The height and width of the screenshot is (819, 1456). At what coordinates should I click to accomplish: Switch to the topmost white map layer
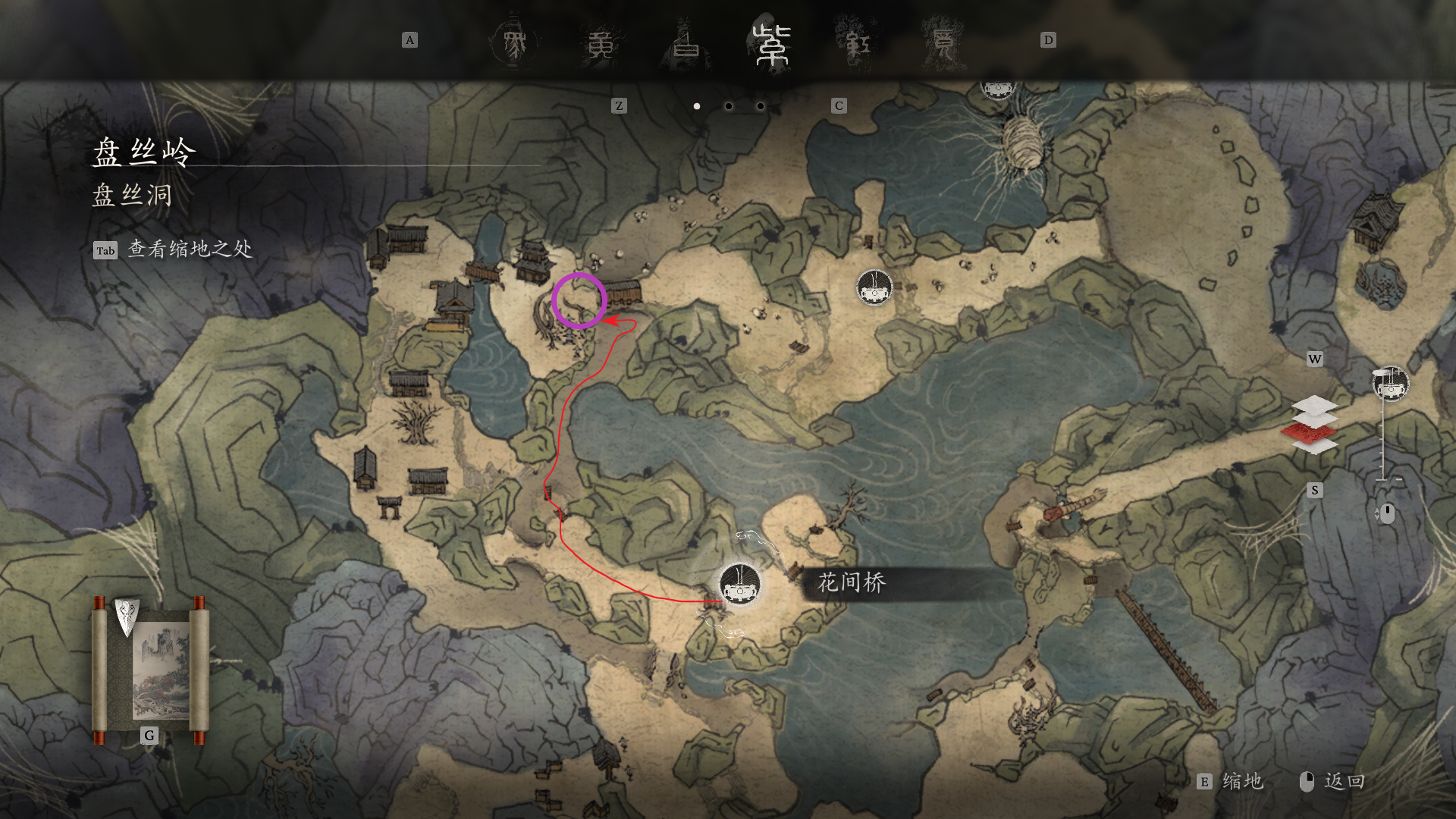[1316, 404]
